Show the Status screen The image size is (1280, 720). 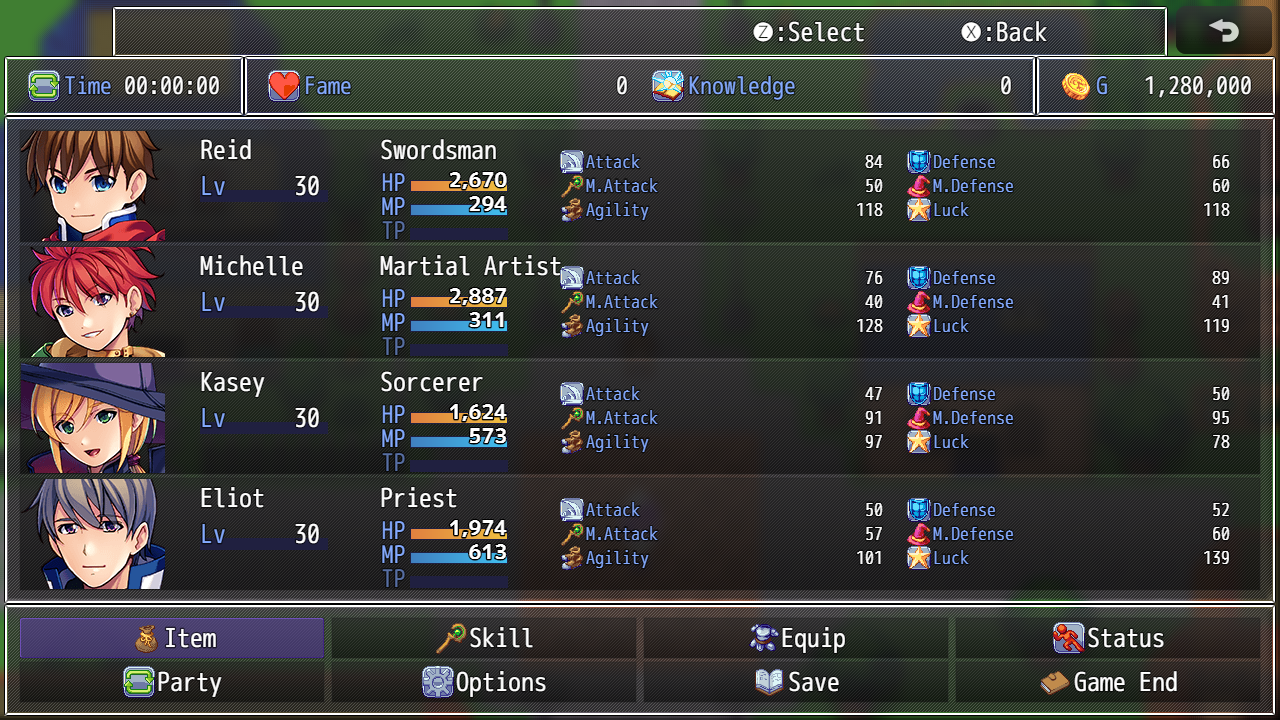(x=1108, y=638)
